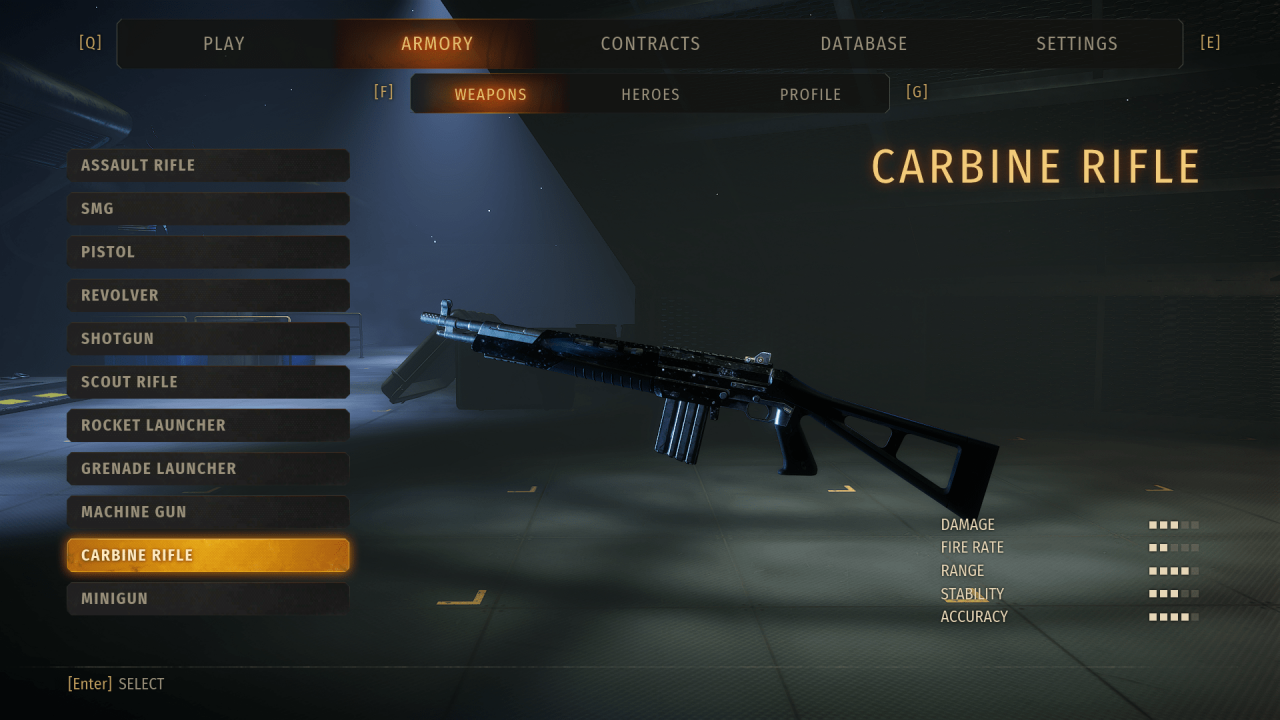Select Shotgun in the weapon list
This screenshot has width=1280, height=720.
pyautogui.click(x=208, y=339)
